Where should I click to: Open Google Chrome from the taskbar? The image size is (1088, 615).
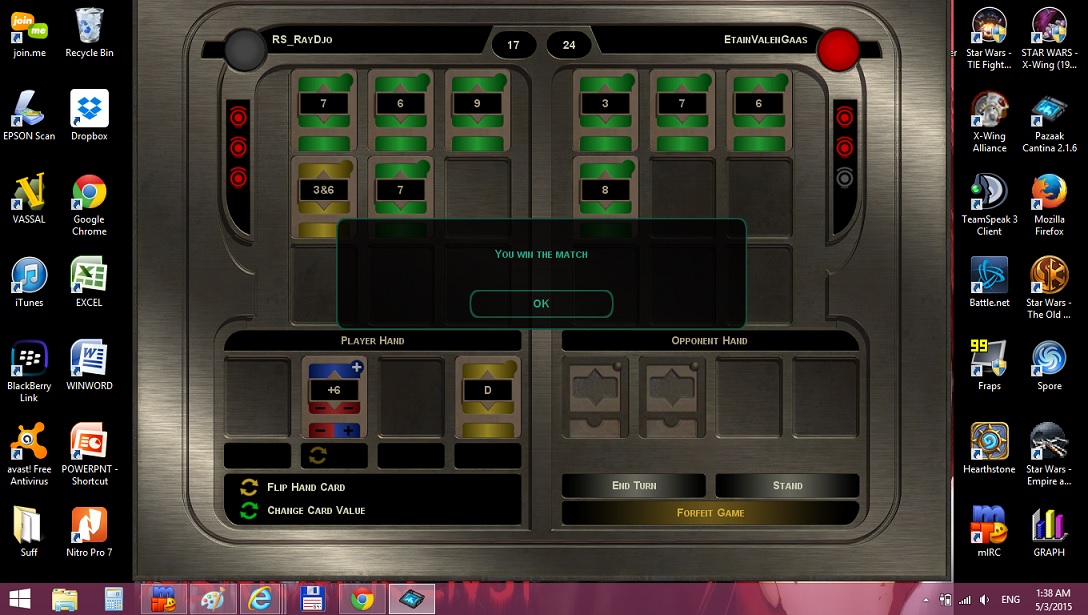(362, 599)
